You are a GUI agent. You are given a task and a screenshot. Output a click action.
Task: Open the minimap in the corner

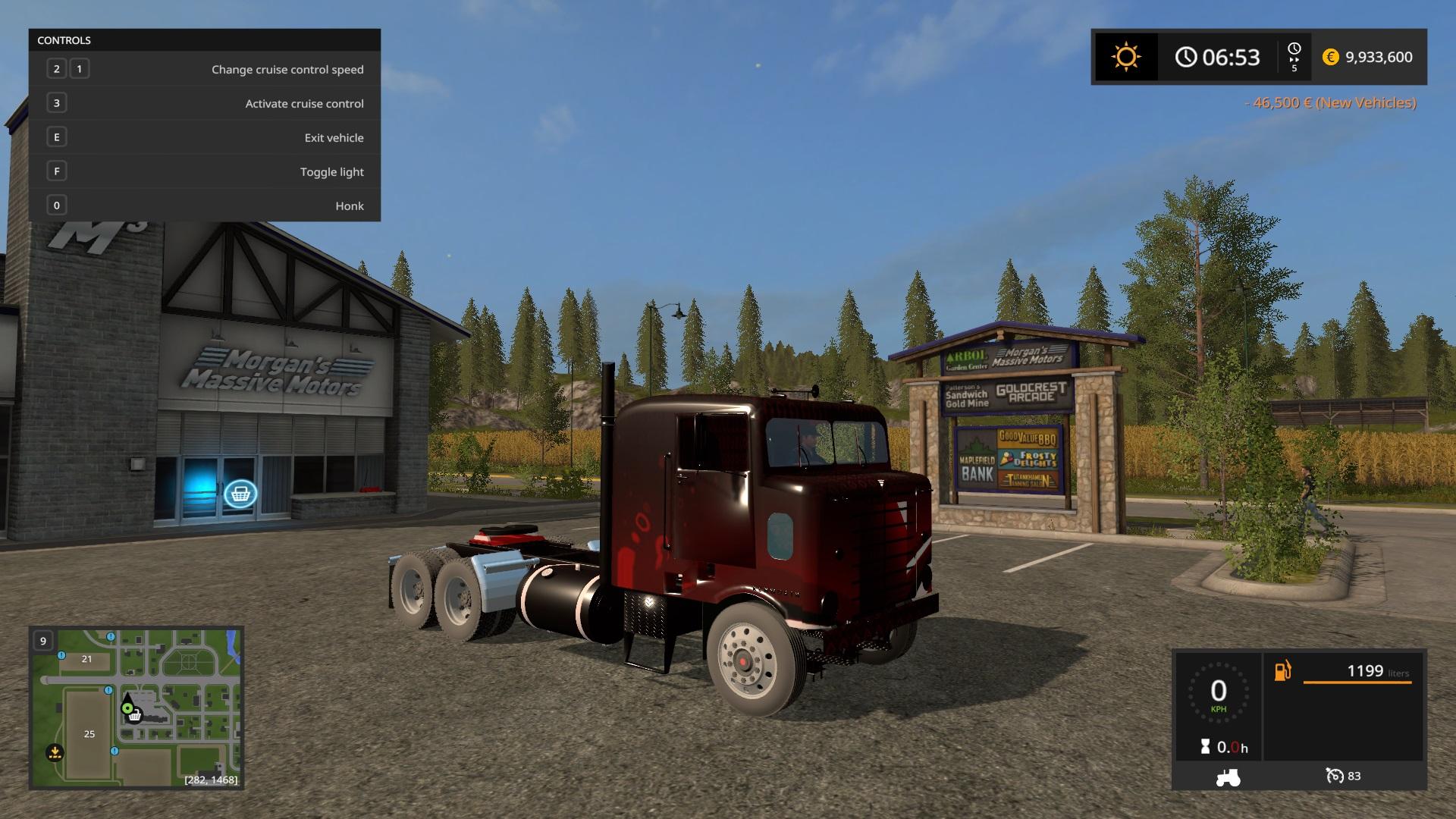coord(136,708)
